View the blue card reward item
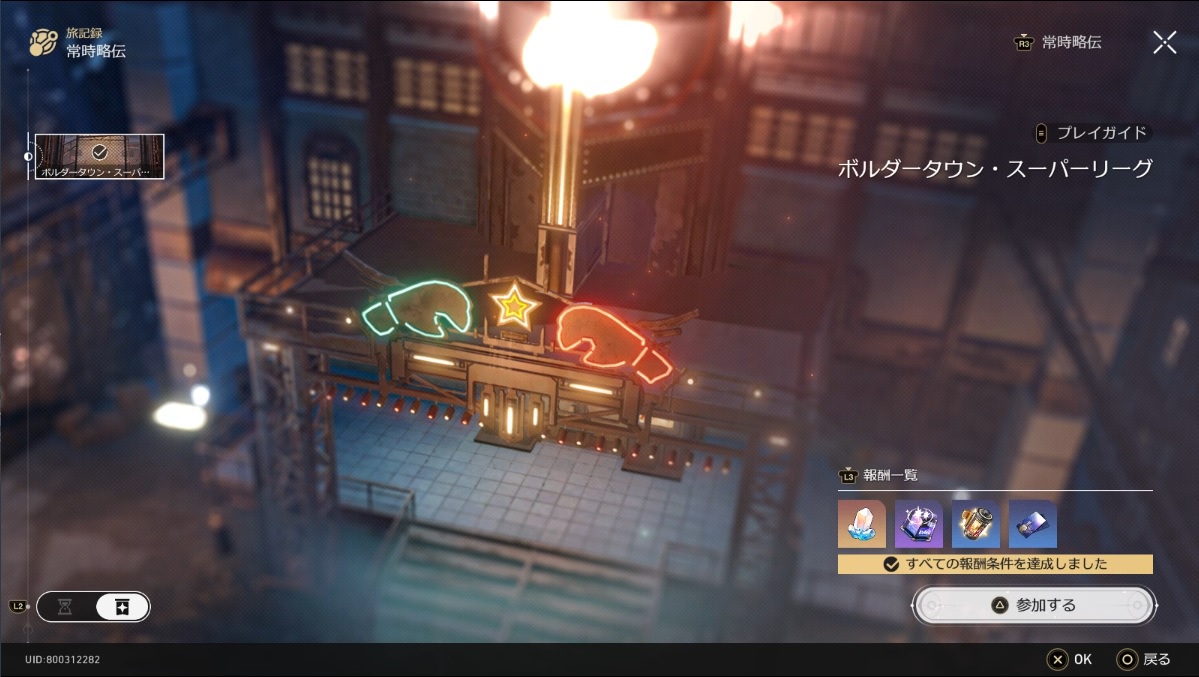 pos(1032,525)
